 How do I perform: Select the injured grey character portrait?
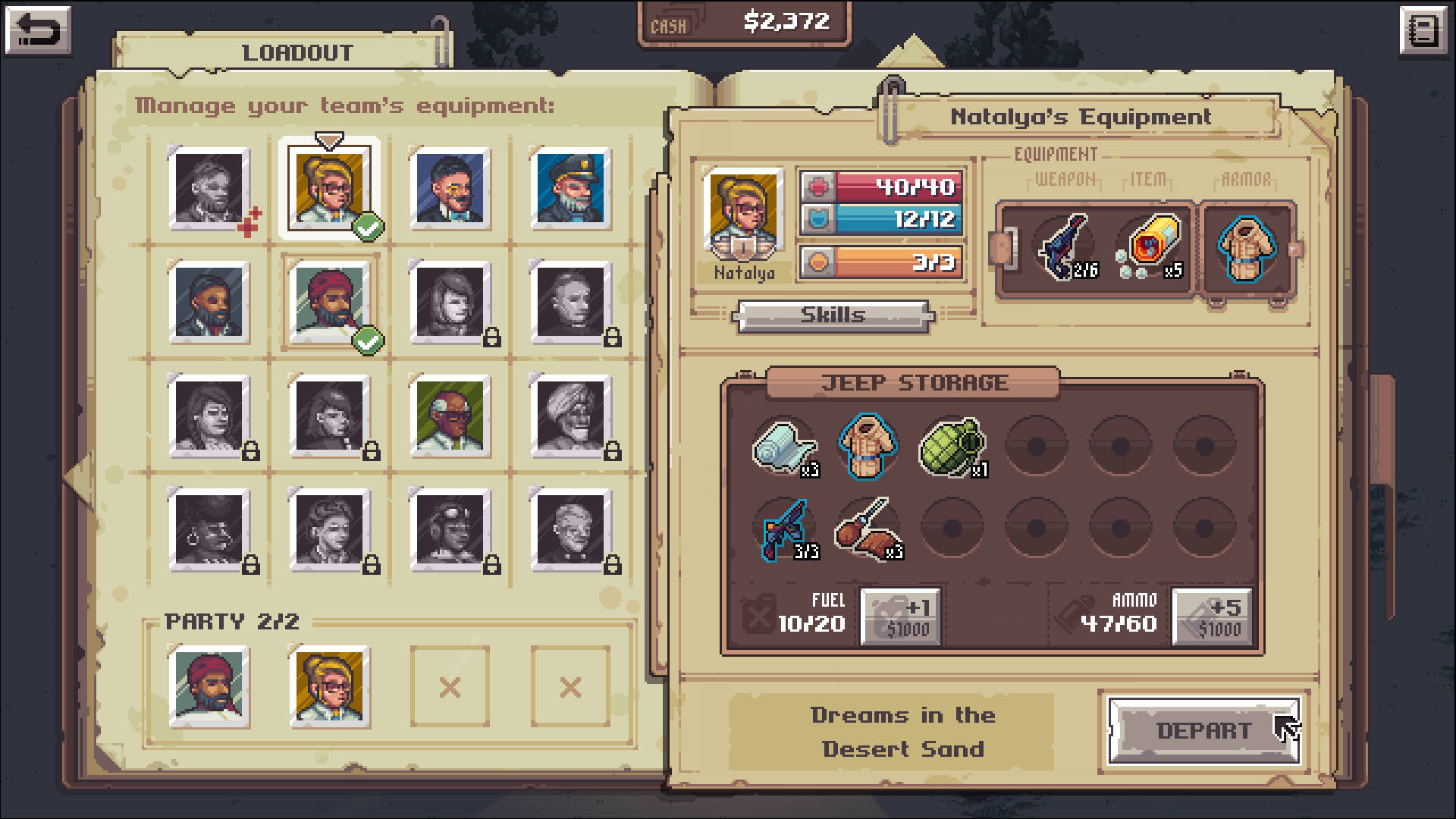point(209,189)
